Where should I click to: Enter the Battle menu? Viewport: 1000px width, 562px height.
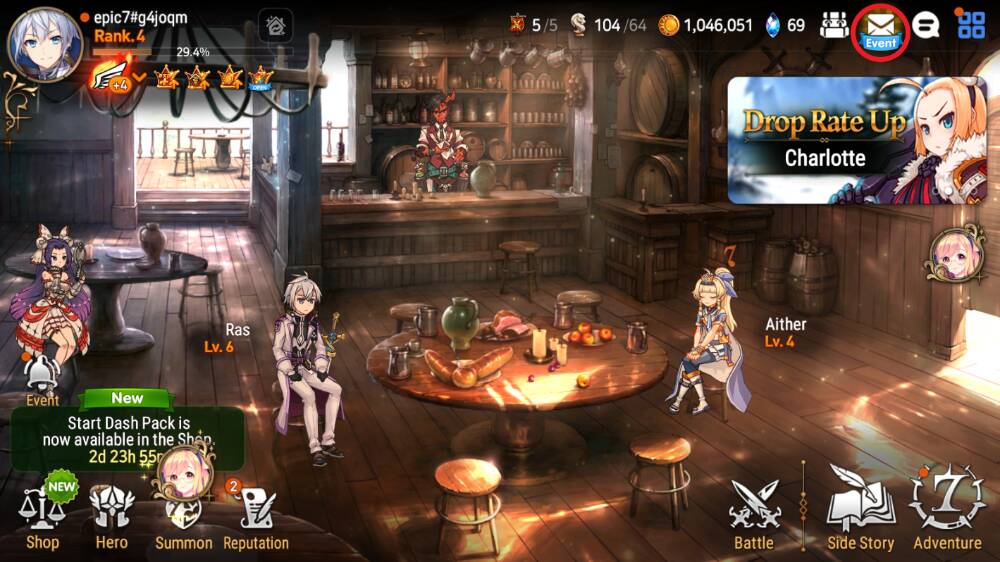[754, 514]
